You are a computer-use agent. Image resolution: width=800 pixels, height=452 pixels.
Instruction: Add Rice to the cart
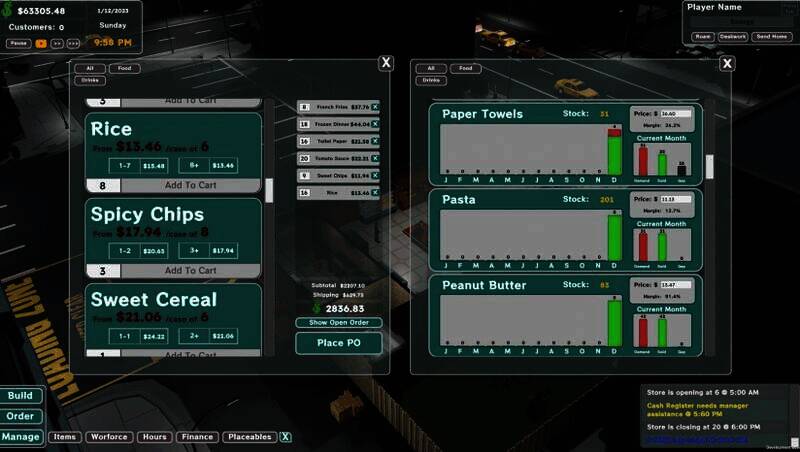point(190,185)
